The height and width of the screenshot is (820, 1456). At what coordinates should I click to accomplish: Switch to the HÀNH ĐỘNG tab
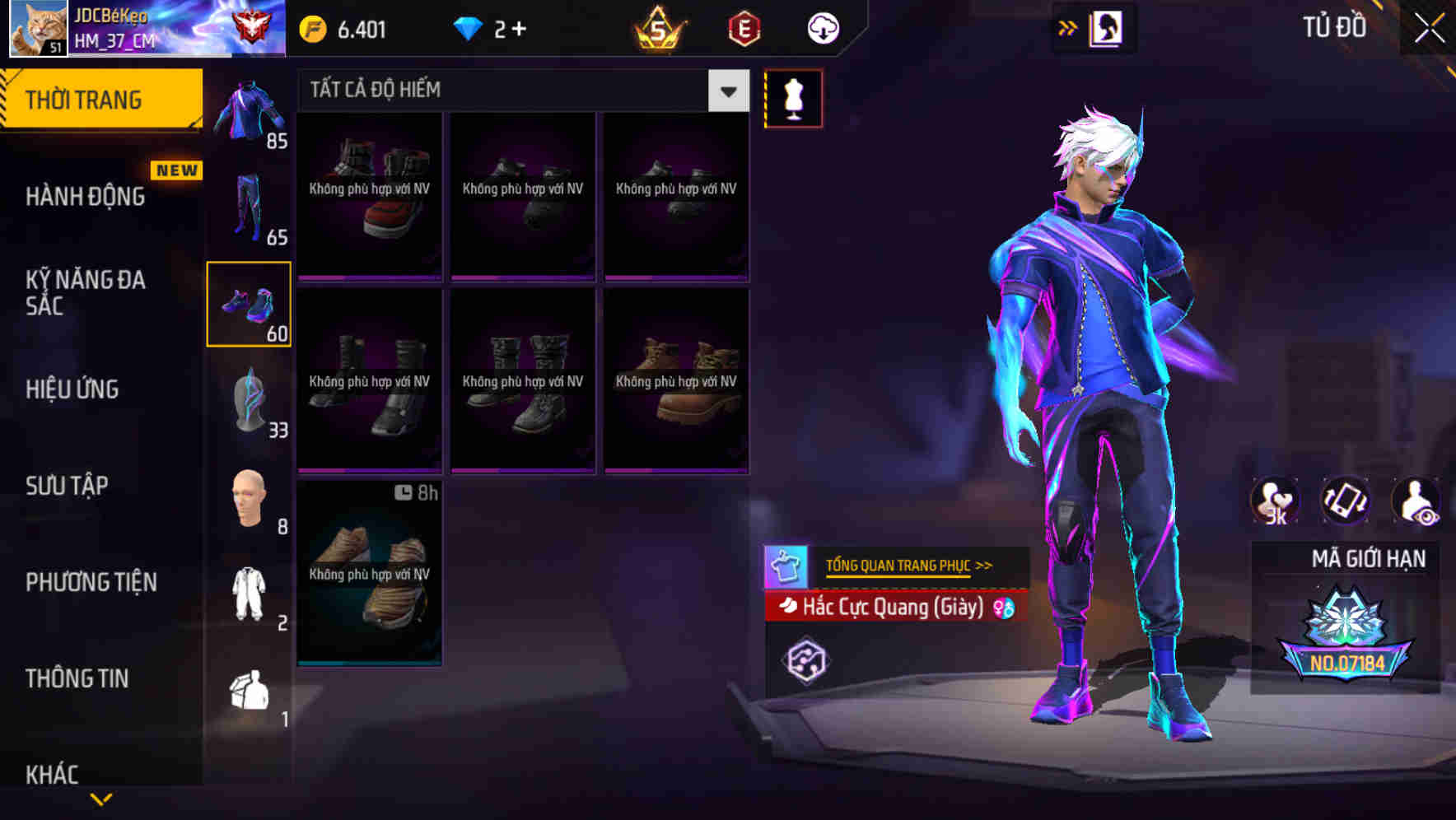tap(88, 196)
